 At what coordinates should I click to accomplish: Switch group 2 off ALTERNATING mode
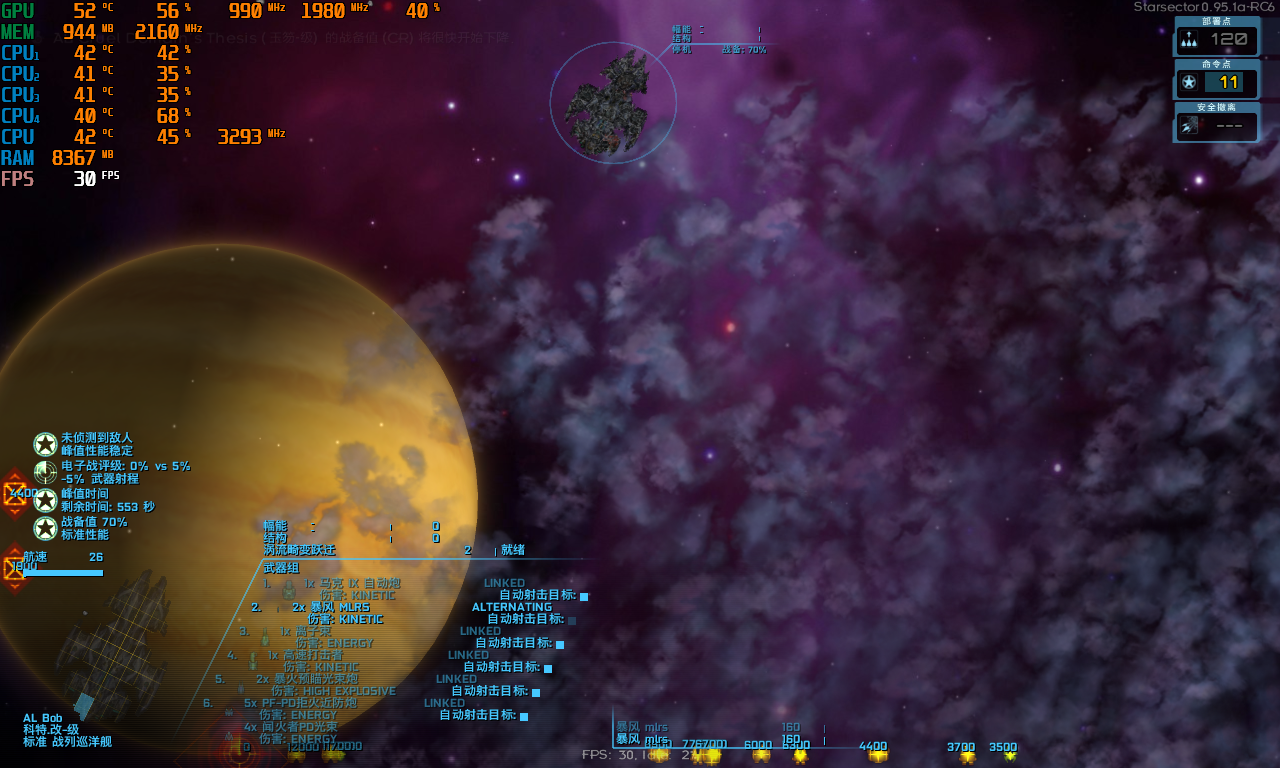pyautogui.click(x=511, y=607)
